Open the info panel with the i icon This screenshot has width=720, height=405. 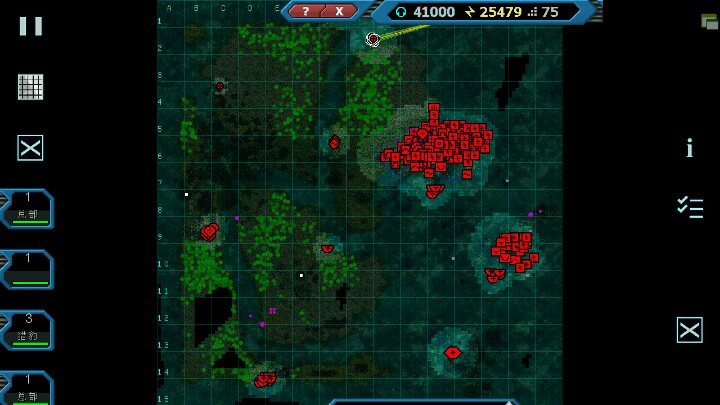pos(689,149)
